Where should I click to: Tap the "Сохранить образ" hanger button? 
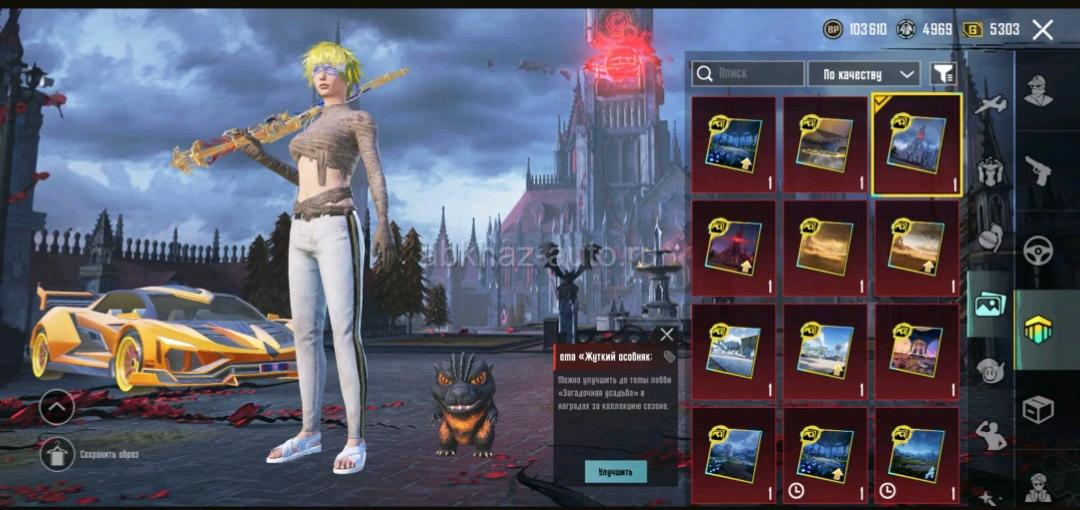(57, 454)
